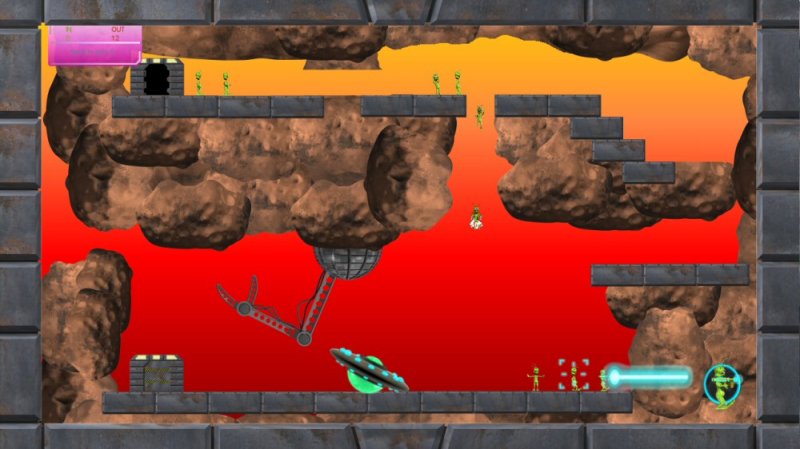Select the laser-shooting alien skill icon
800x449 pixels.
pyautogui.click(x=721, y=385)
